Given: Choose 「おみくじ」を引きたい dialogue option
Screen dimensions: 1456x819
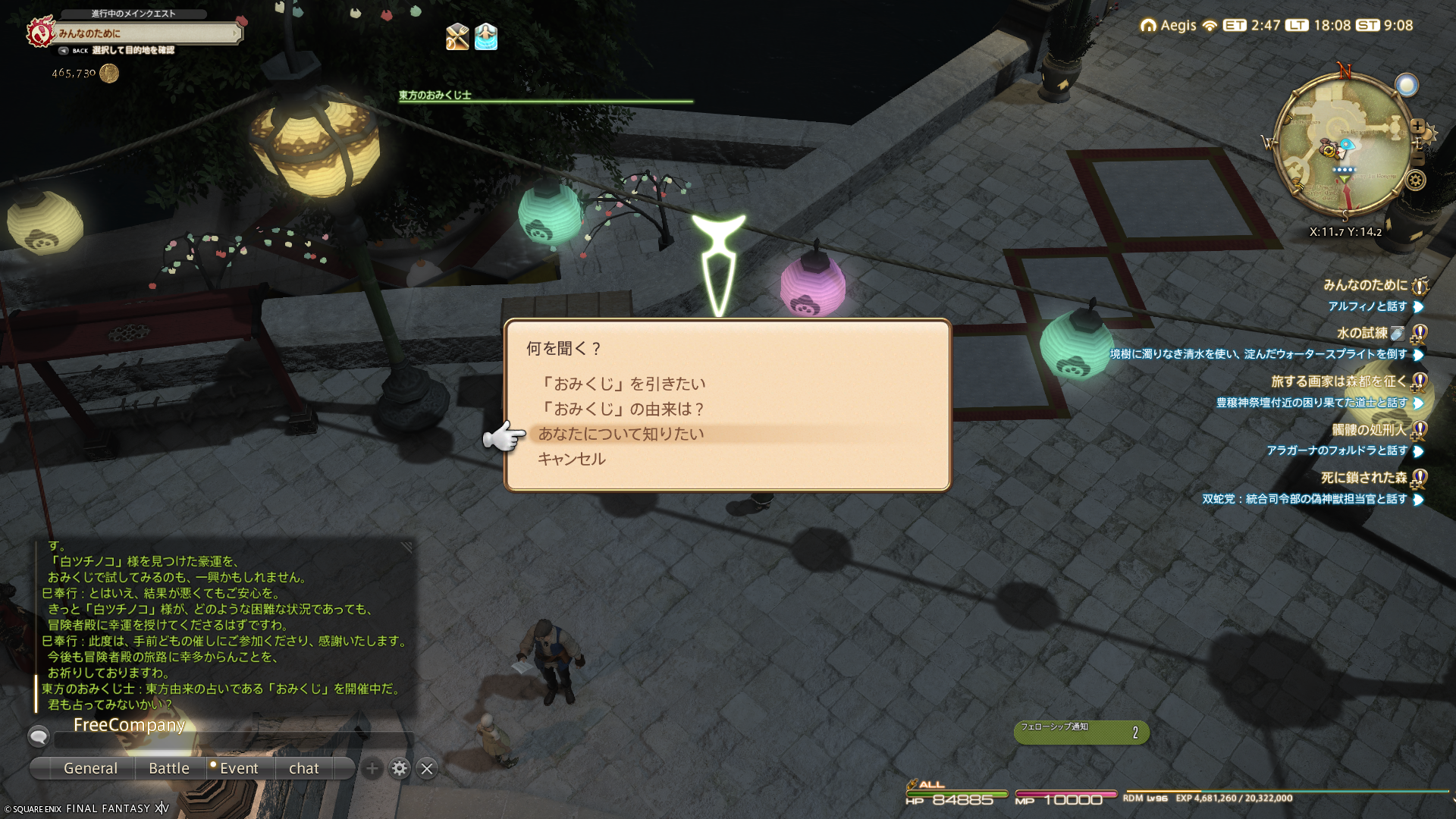Looking at the screenshot, I should click(x=622, y=384).
